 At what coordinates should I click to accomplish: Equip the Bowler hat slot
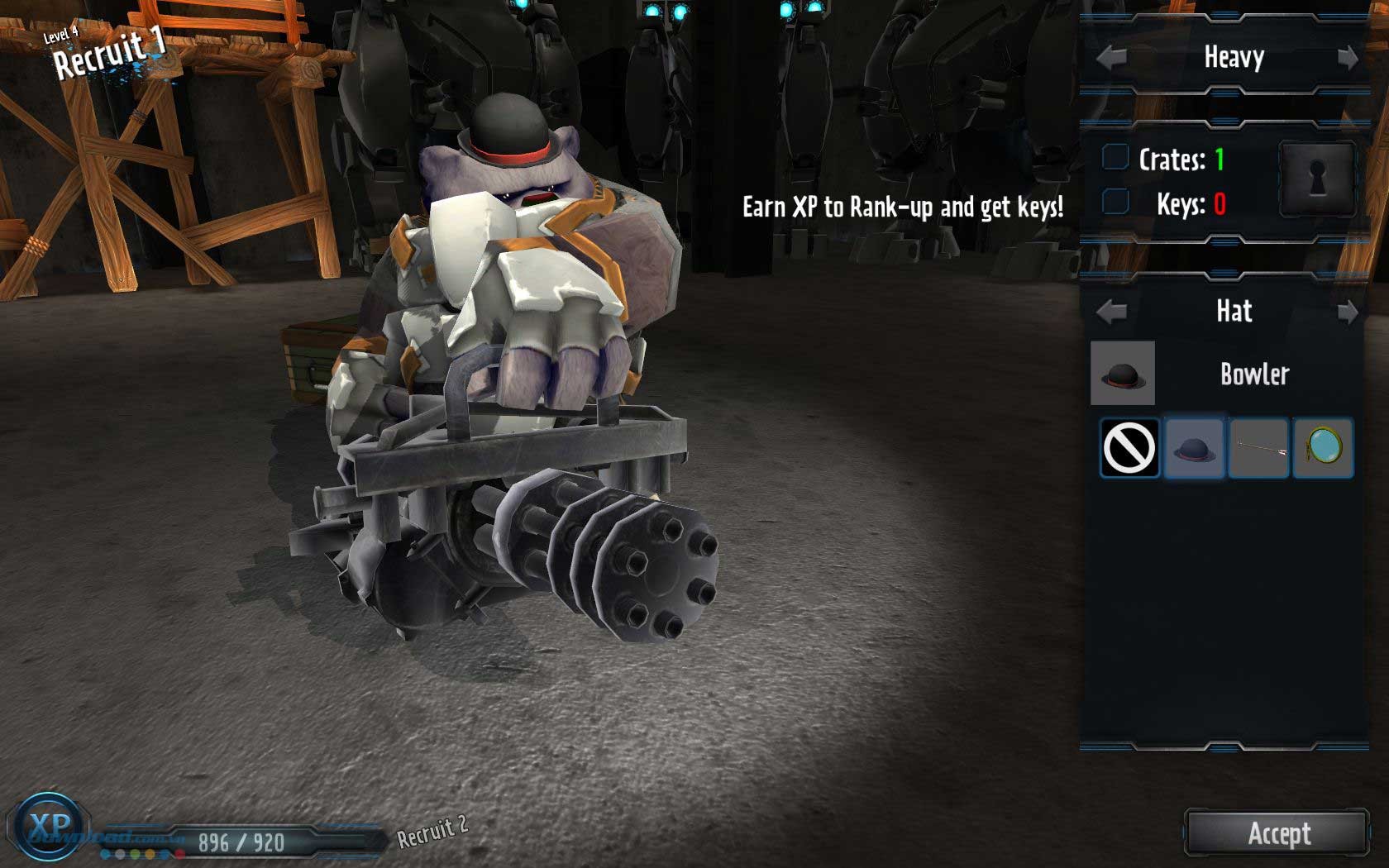1194,448
